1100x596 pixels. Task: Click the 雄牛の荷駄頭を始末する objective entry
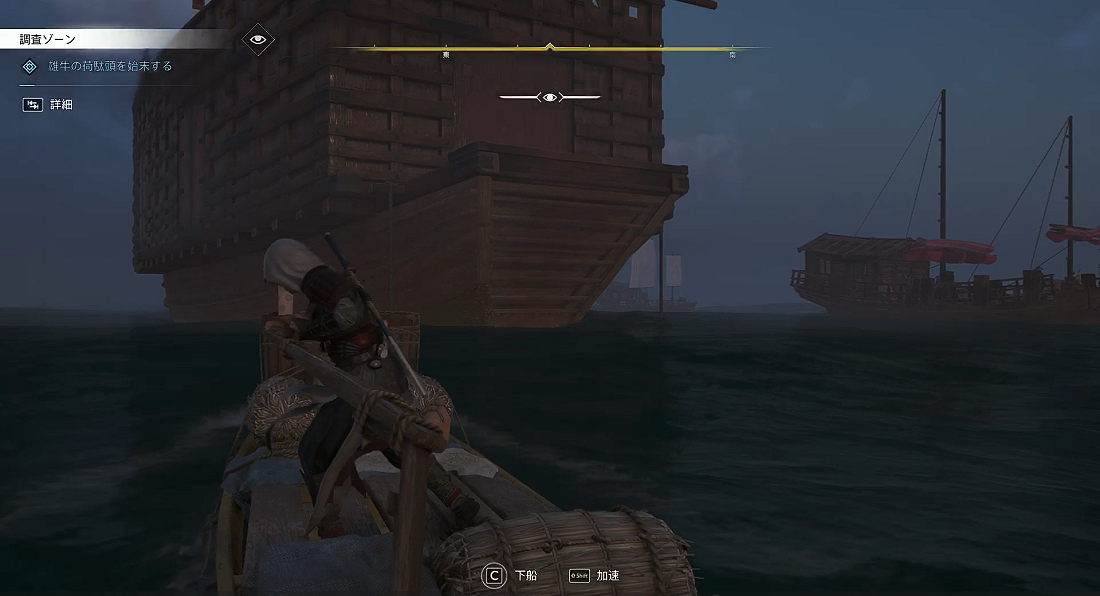[110, 66]
